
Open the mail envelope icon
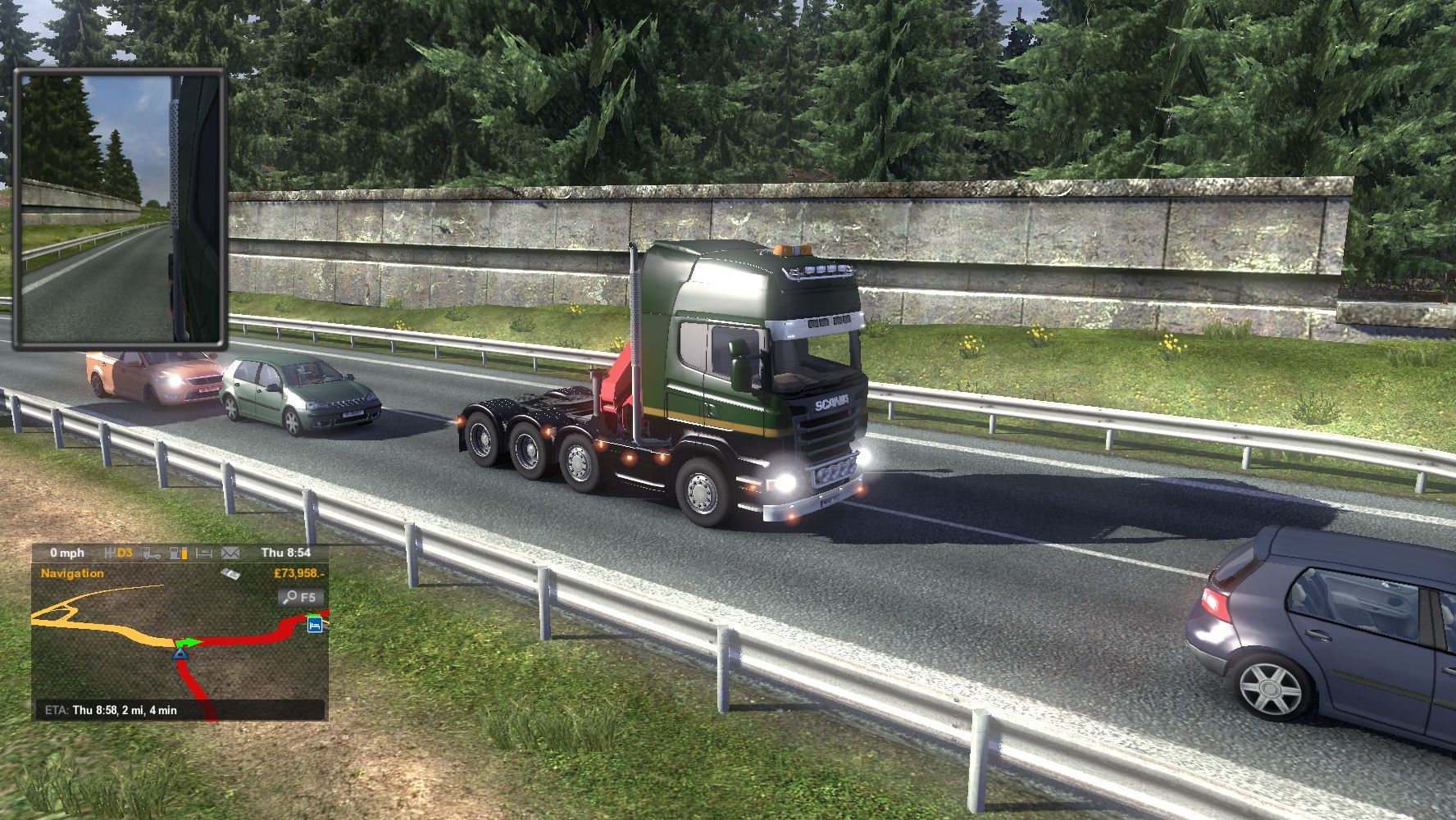coord(230,553)
